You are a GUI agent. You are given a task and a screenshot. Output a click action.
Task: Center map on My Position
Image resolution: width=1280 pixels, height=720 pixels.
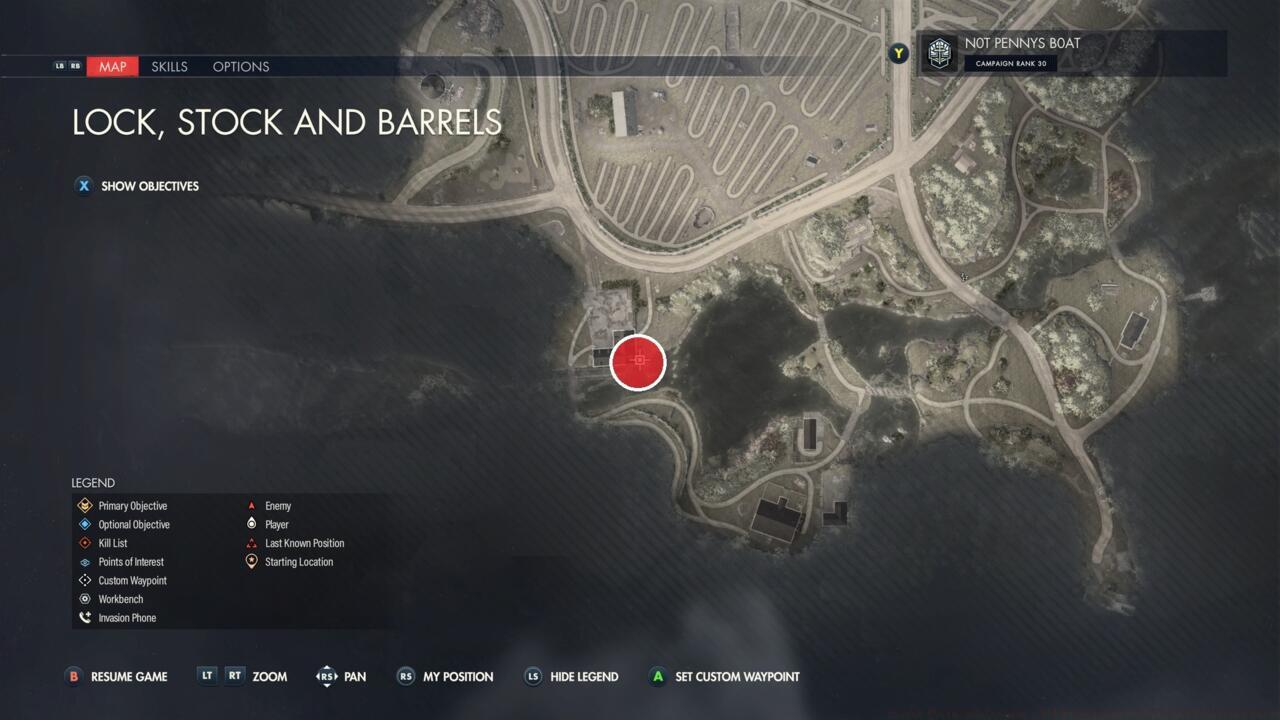tap(457, 677)
